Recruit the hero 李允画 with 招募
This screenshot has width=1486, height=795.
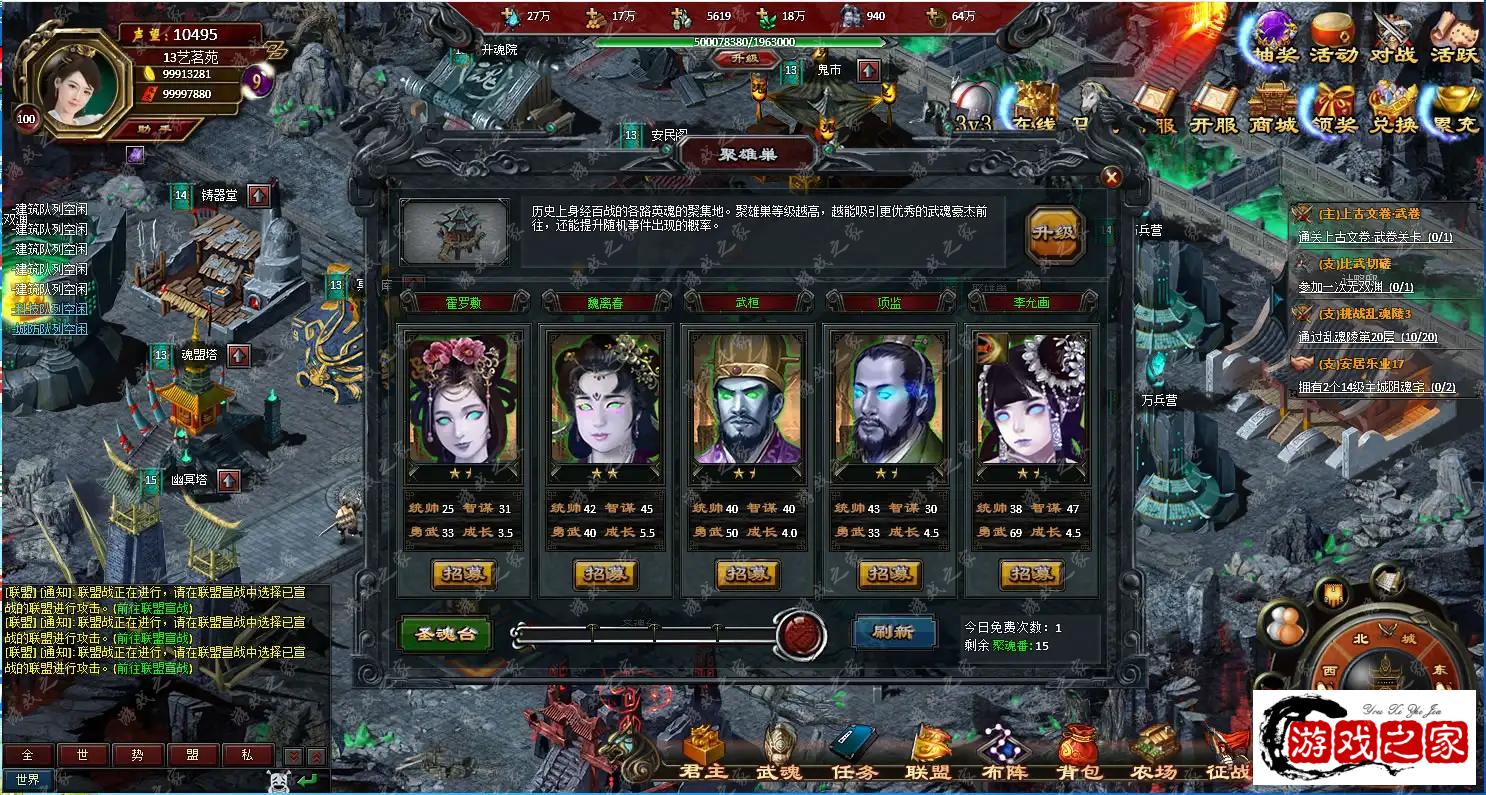click(1031, 574)
